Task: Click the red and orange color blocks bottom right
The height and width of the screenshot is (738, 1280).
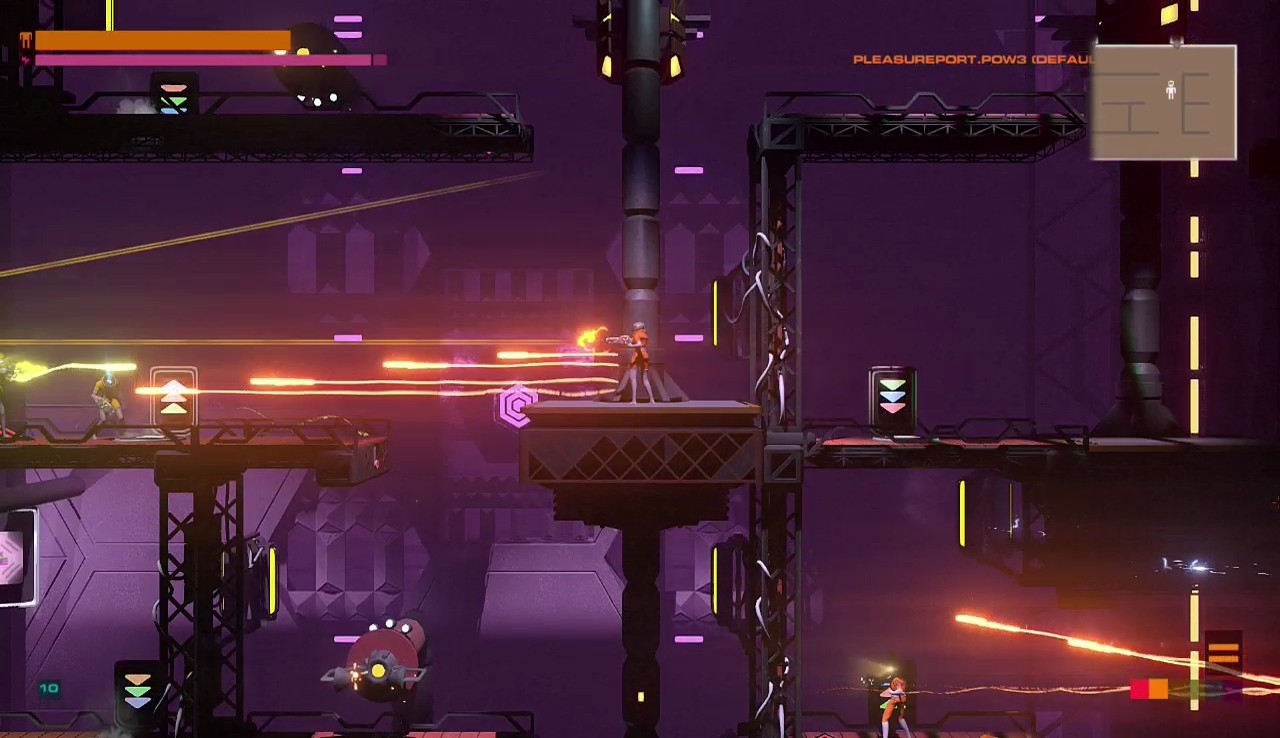Action: (1150, 689)
